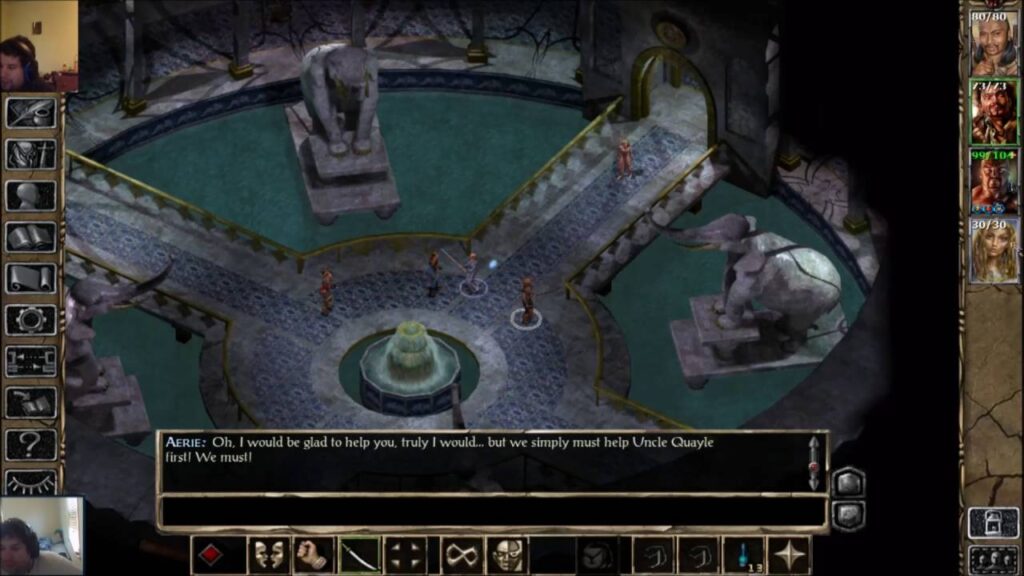Activate the infinity symbol ability button

coord(460,555)
